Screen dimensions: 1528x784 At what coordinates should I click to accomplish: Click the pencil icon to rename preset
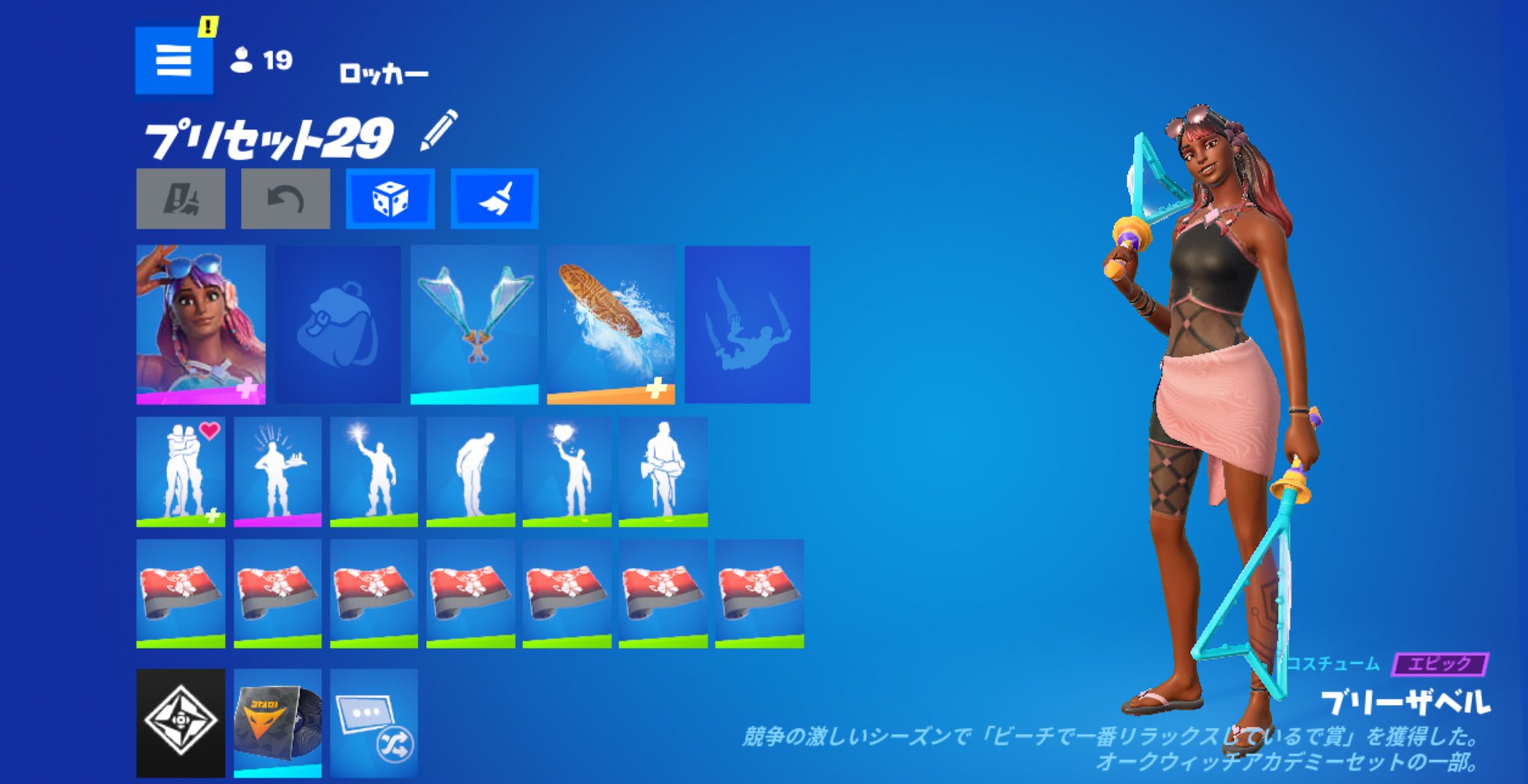tap(439, 131)
